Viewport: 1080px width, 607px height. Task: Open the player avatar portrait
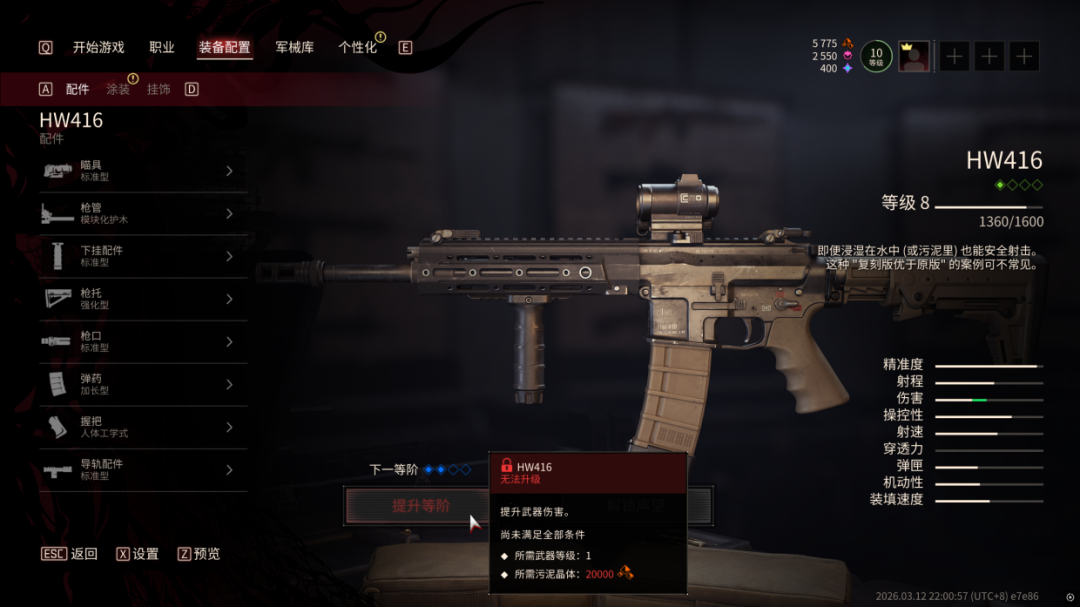913,56
